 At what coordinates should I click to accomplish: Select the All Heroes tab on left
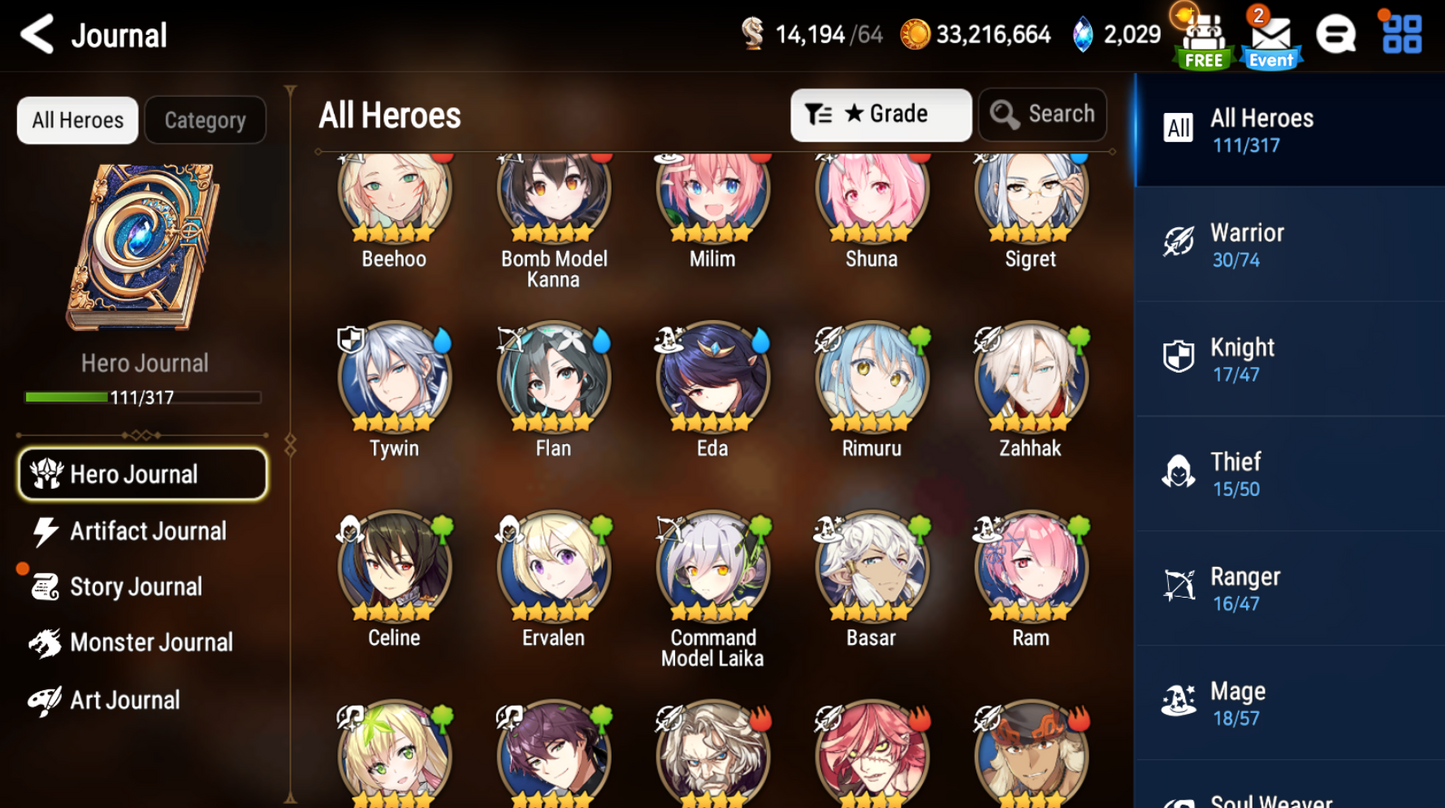coord(77,120)
